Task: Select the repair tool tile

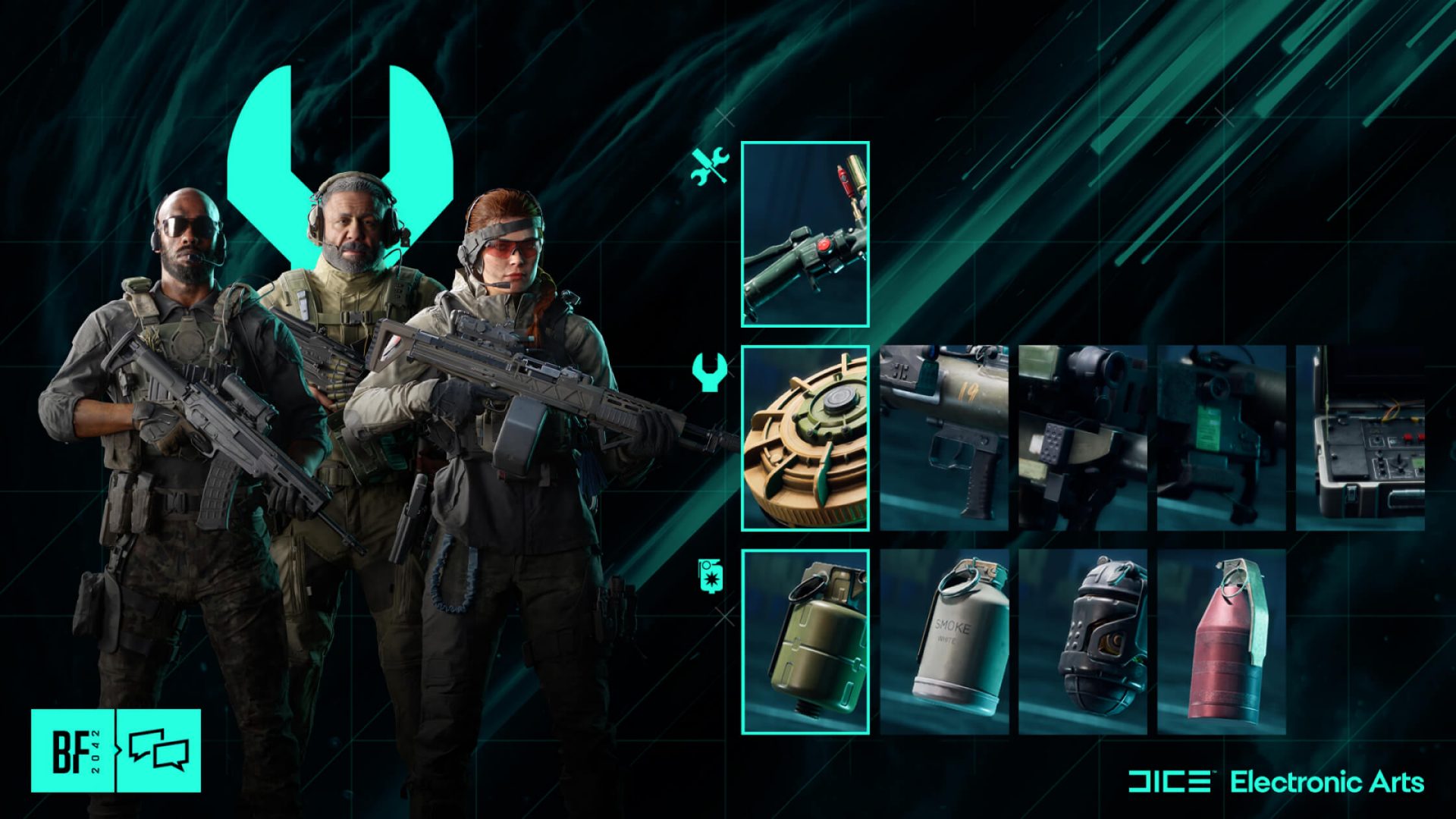Action: [805, 234]
